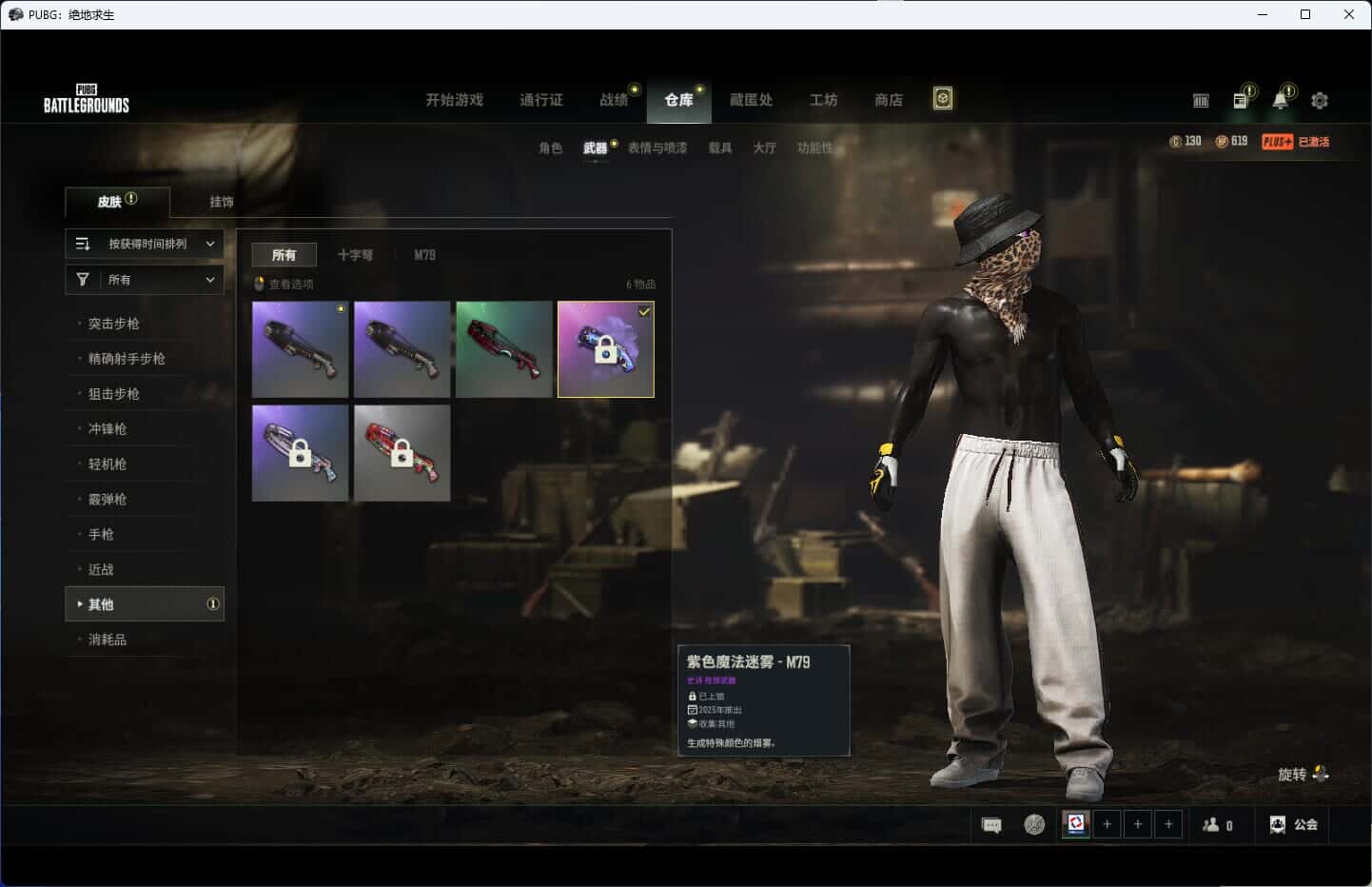Filter skins by M79
The height and width of the screenshot is (887, 1372).
(424, 255)
